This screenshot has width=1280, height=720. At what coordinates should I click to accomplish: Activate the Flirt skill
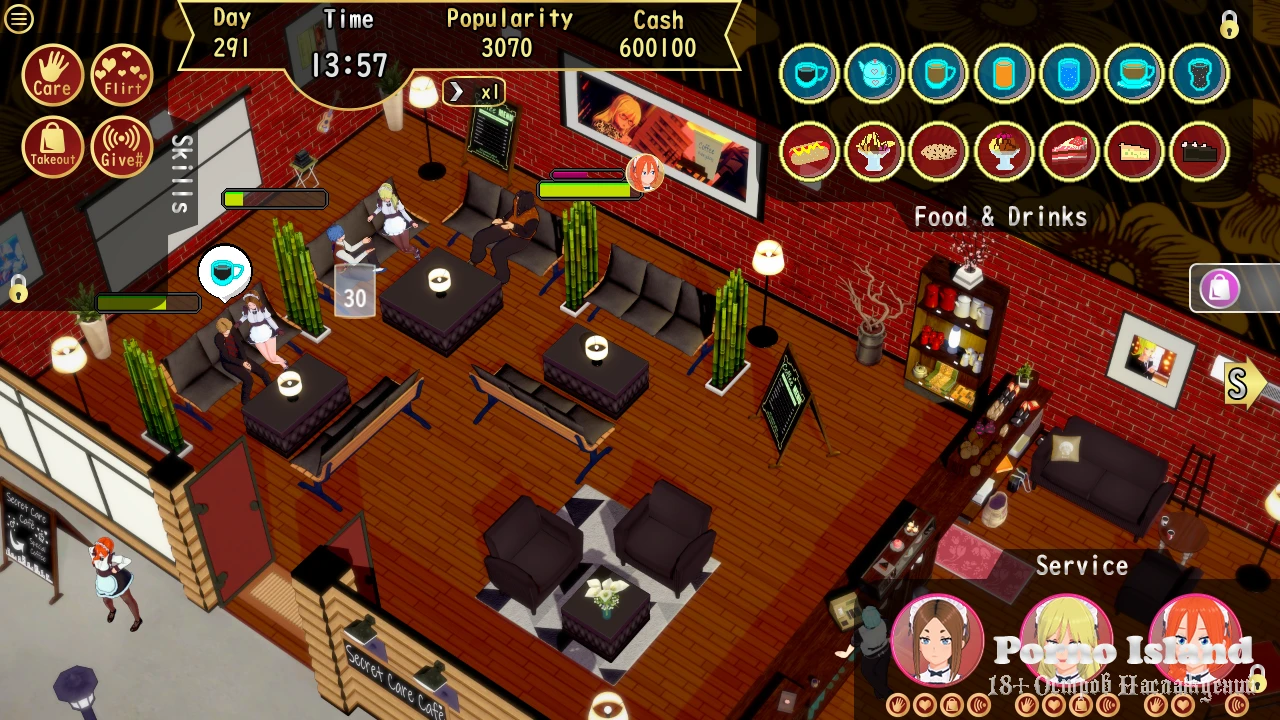(x=121, y=75)
